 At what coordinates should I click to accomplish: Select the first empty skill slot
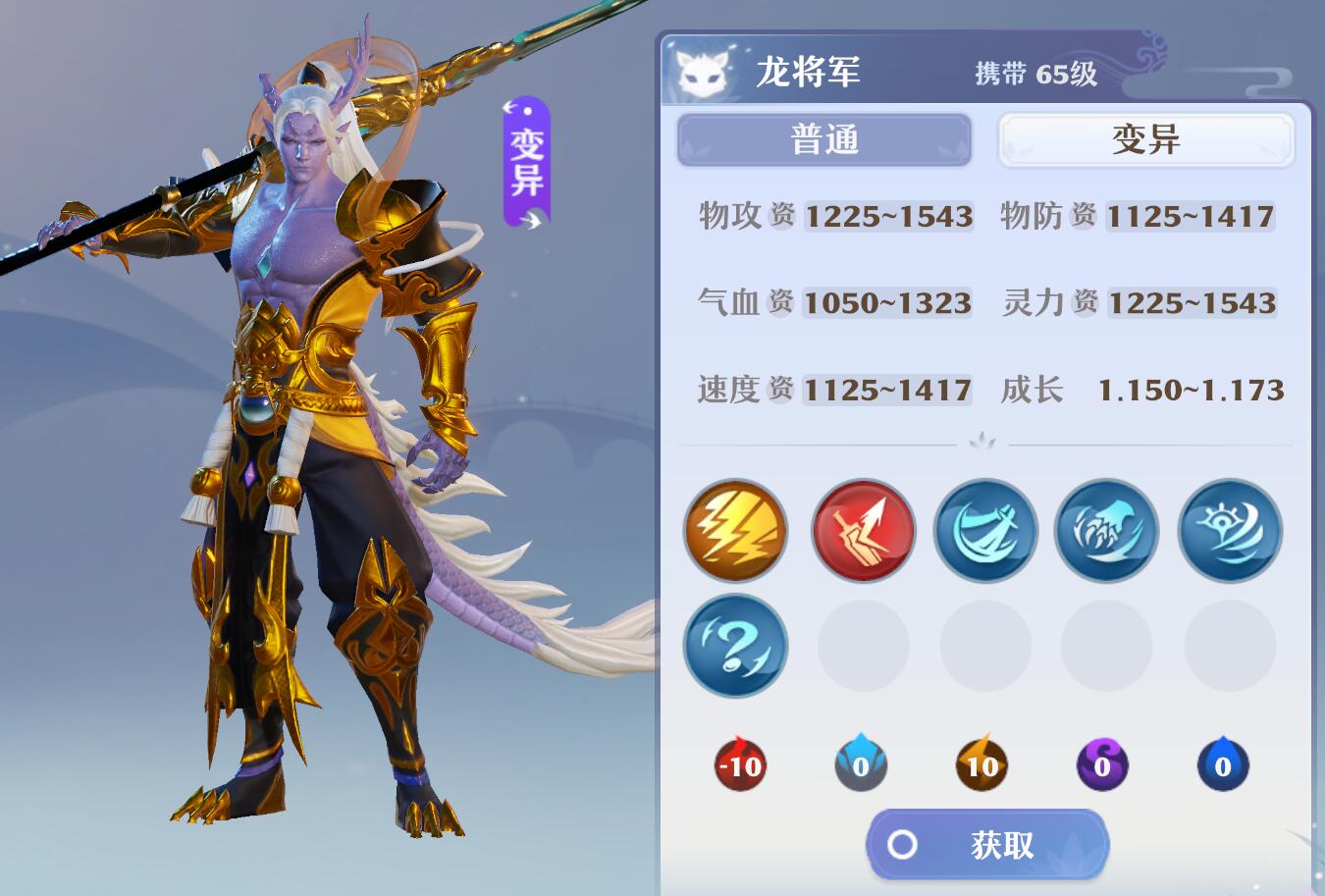point(863,647)
